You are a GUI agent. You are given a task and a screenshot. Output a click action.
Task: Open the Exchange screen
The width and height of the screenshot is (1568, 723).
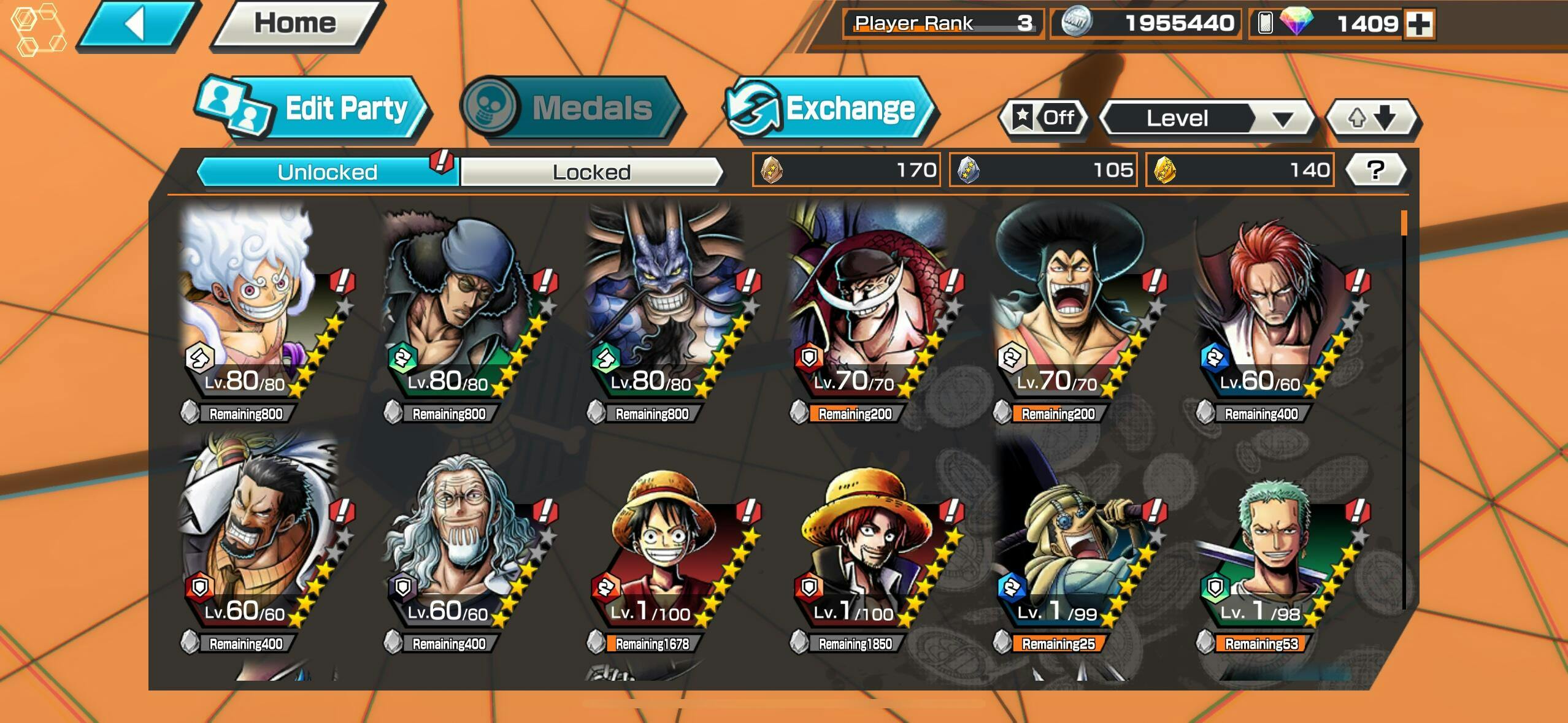829,109
